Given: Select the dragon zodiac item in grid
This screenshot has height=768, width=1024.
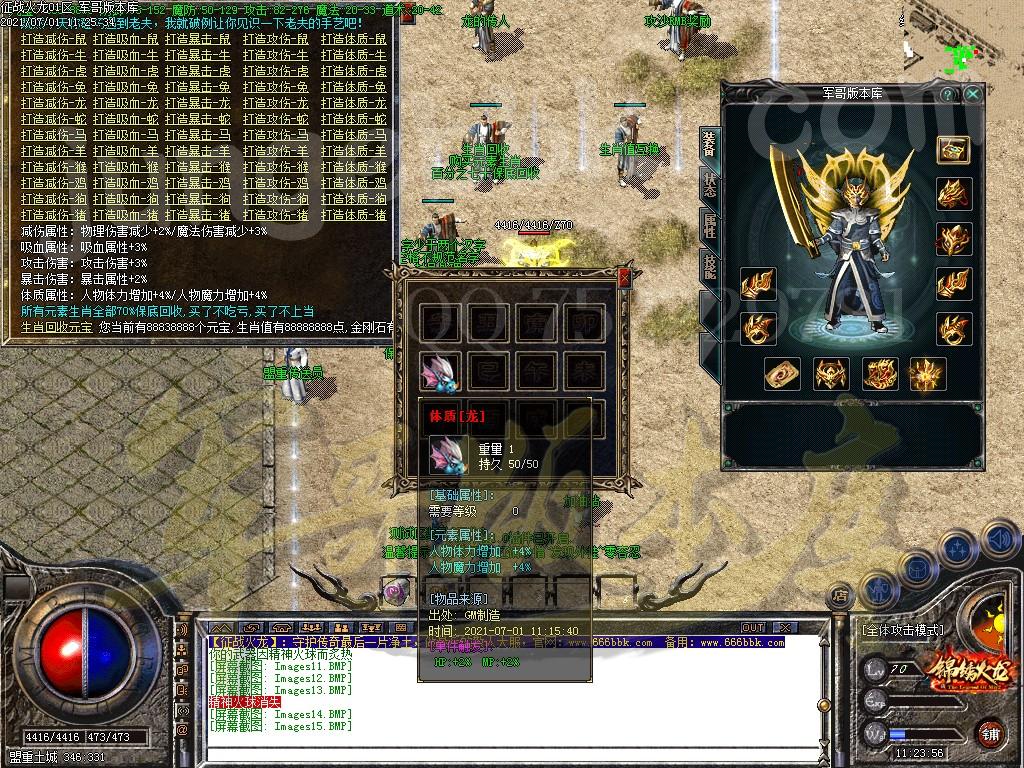Looking at the screenshot, I should (440, 371).
